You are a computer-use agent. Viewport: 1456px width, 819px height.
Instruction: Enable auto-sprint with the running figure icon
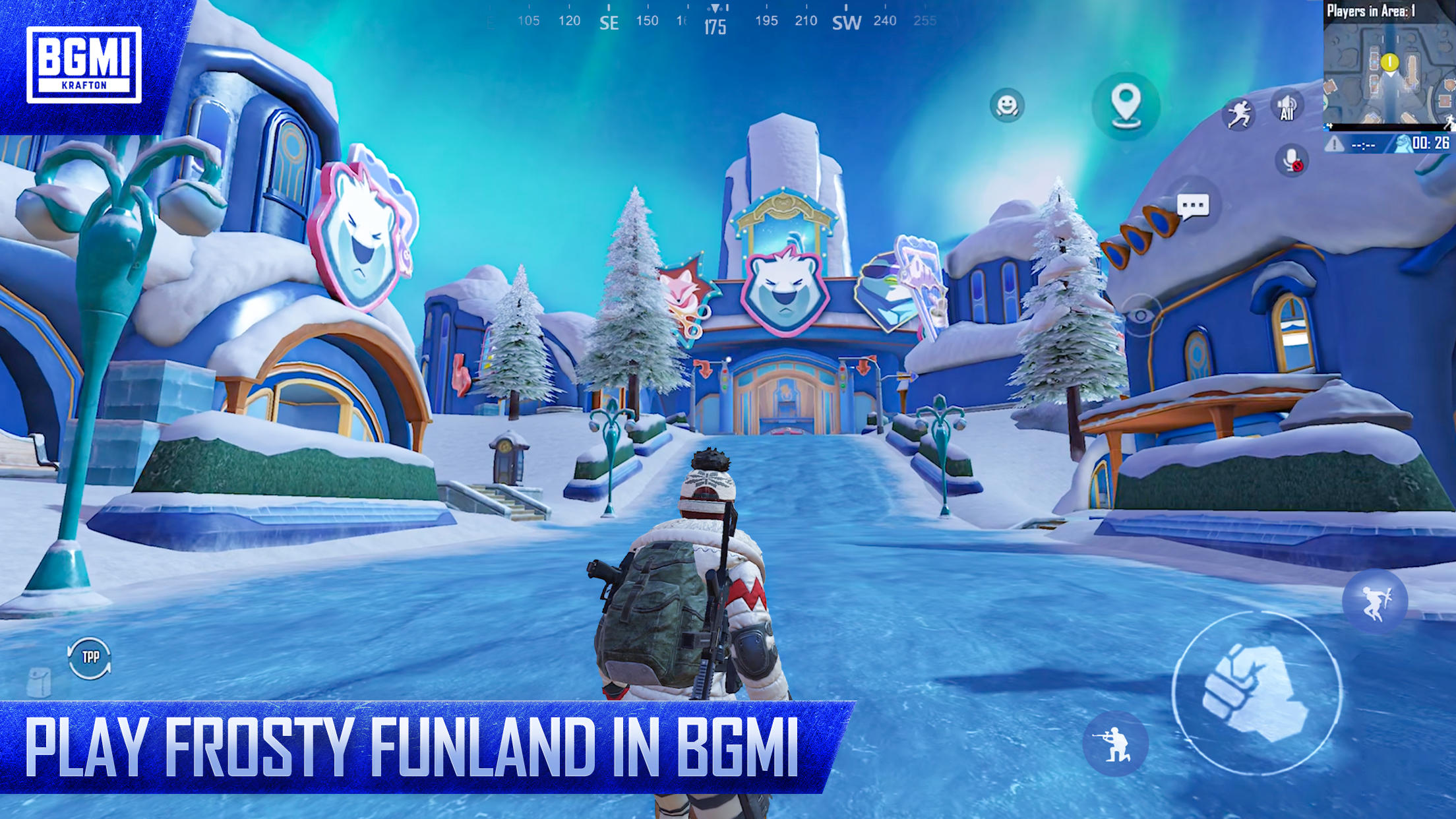coord(1241,113)
